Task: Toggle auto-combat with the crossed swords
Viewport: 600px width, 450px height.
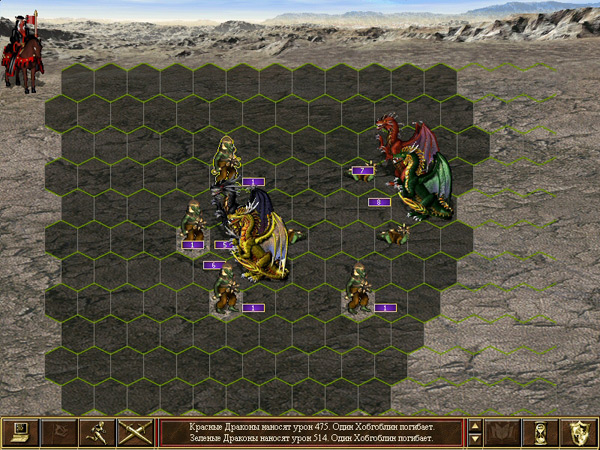Action: (x=134, y=432)
